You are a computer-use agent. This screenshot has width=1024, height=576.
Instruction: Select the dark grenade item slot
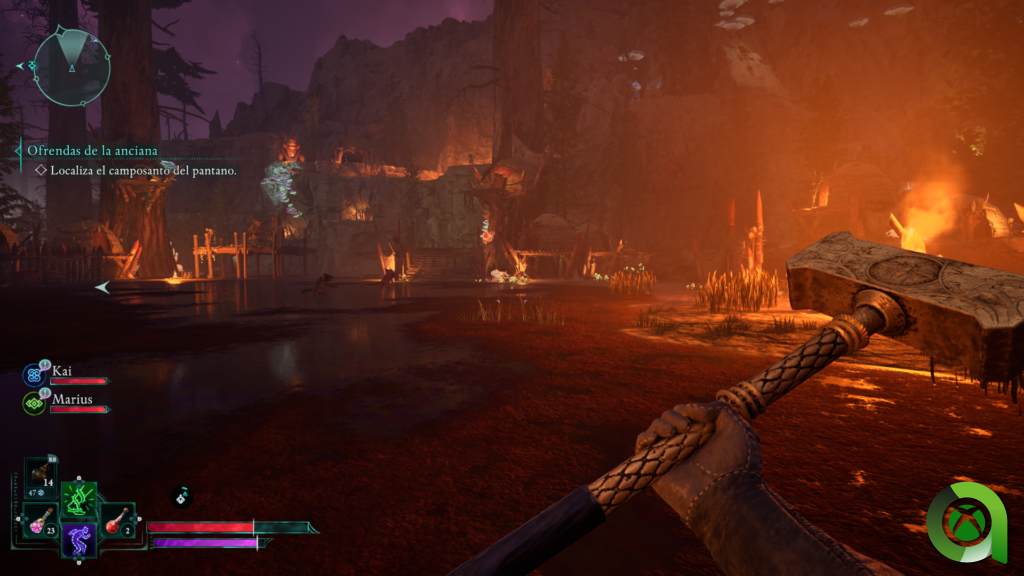click(x=42, y=475)
